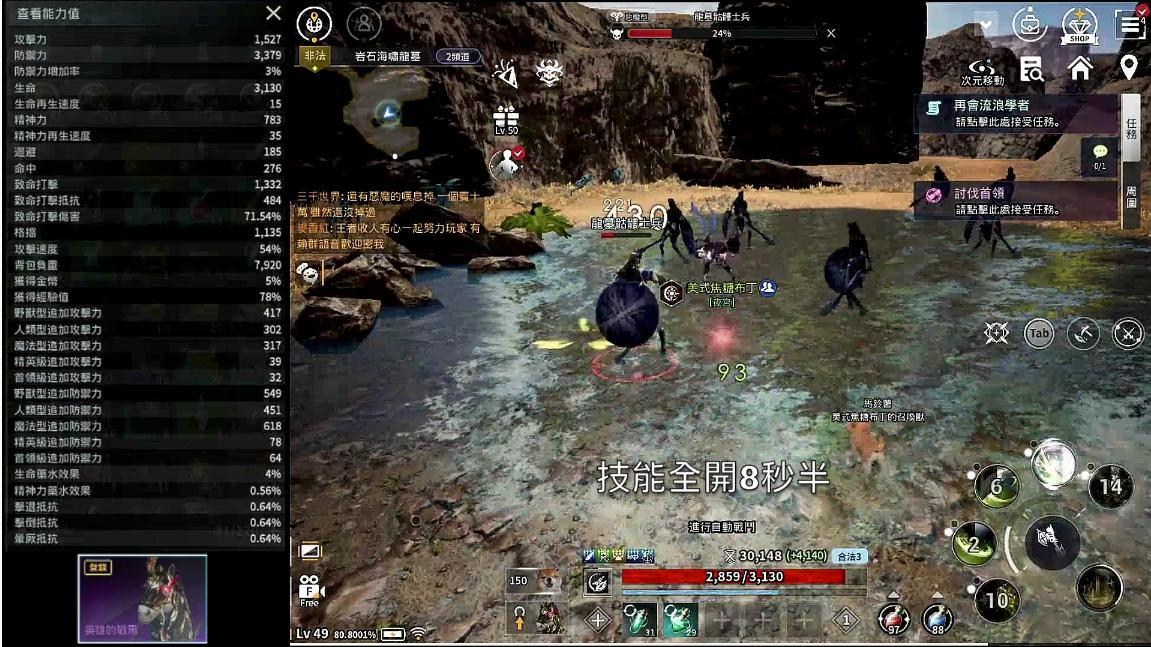Close the 查看能力值 stats panel
The width and height of the screenshot is (1151, 647).
coord(273,13)
